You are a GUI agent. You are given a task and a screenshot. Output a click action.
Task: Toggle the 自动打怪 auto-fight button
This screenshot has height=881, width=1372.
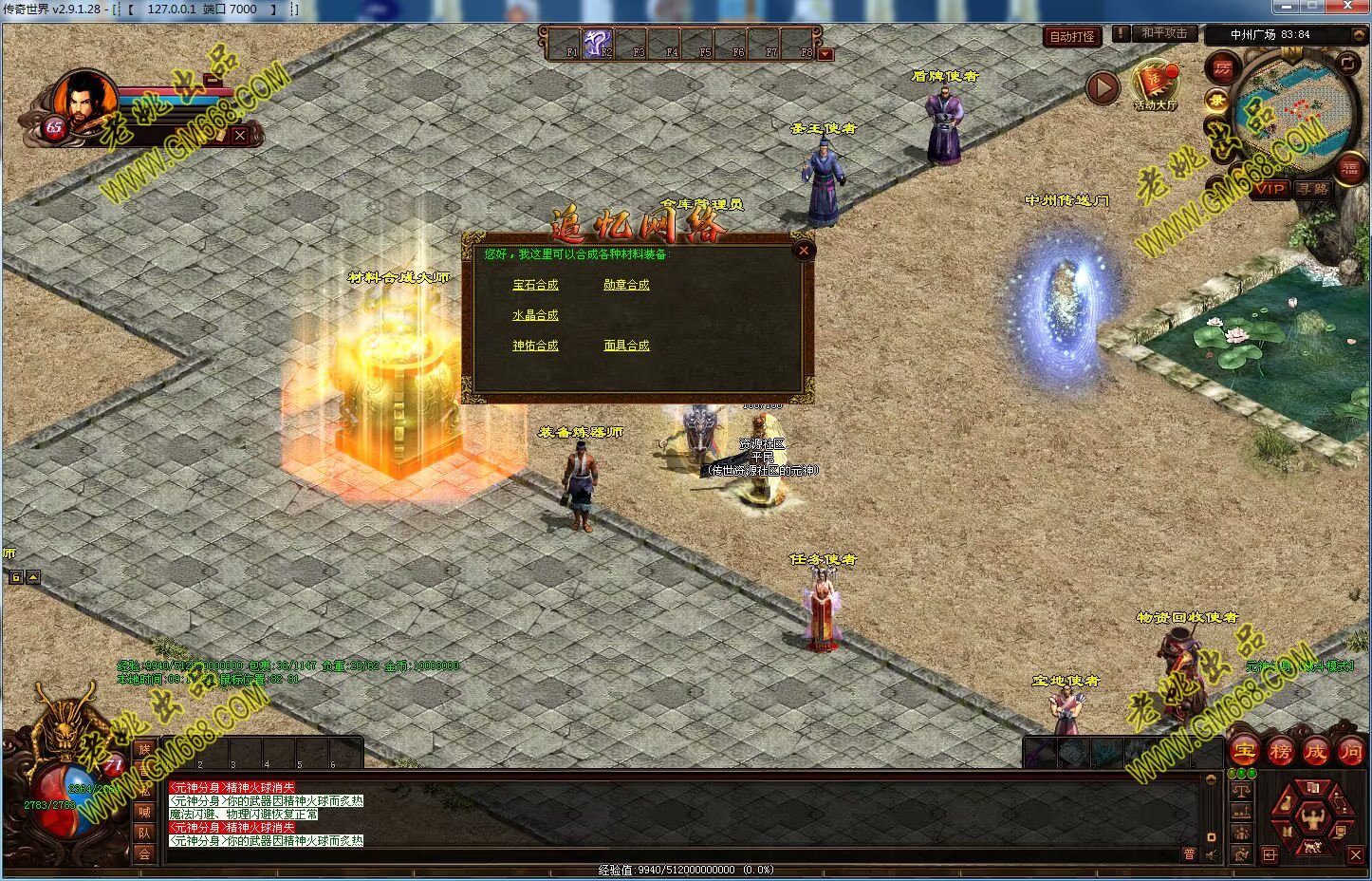(x=1072, y=36)
